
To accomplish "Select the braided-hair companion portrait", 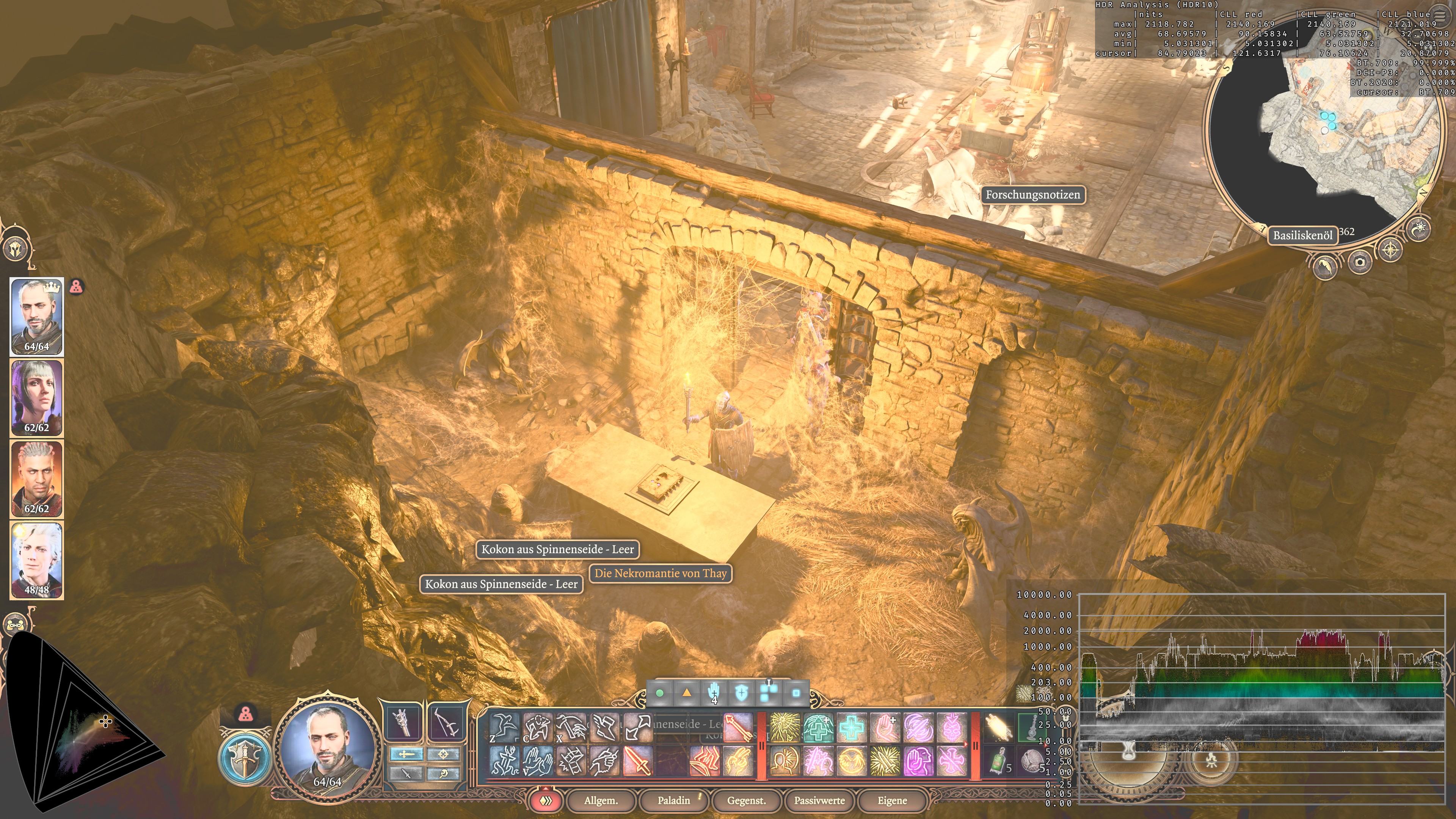I will point(37,479).
